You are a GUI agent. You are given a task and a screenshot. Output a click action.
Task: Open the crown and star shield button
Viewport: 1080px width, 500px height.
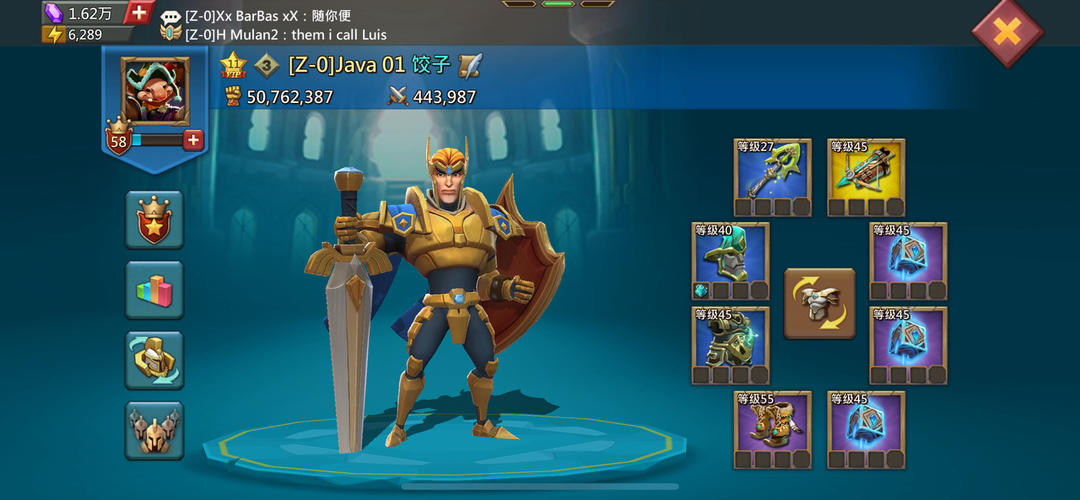click(x=154, y=219)
